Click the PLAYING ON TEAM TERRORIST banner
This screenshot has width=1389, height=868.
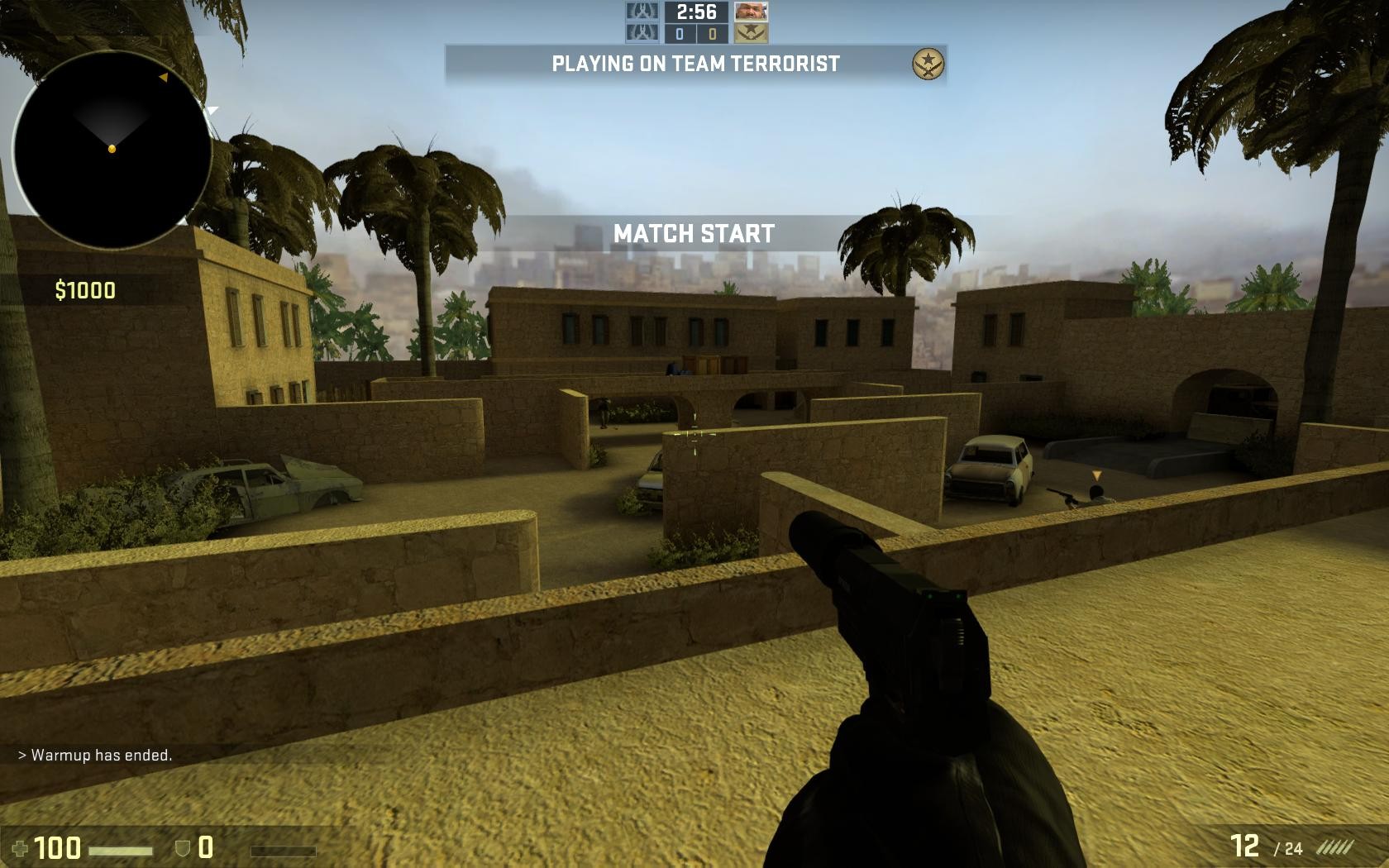point(694,62)
